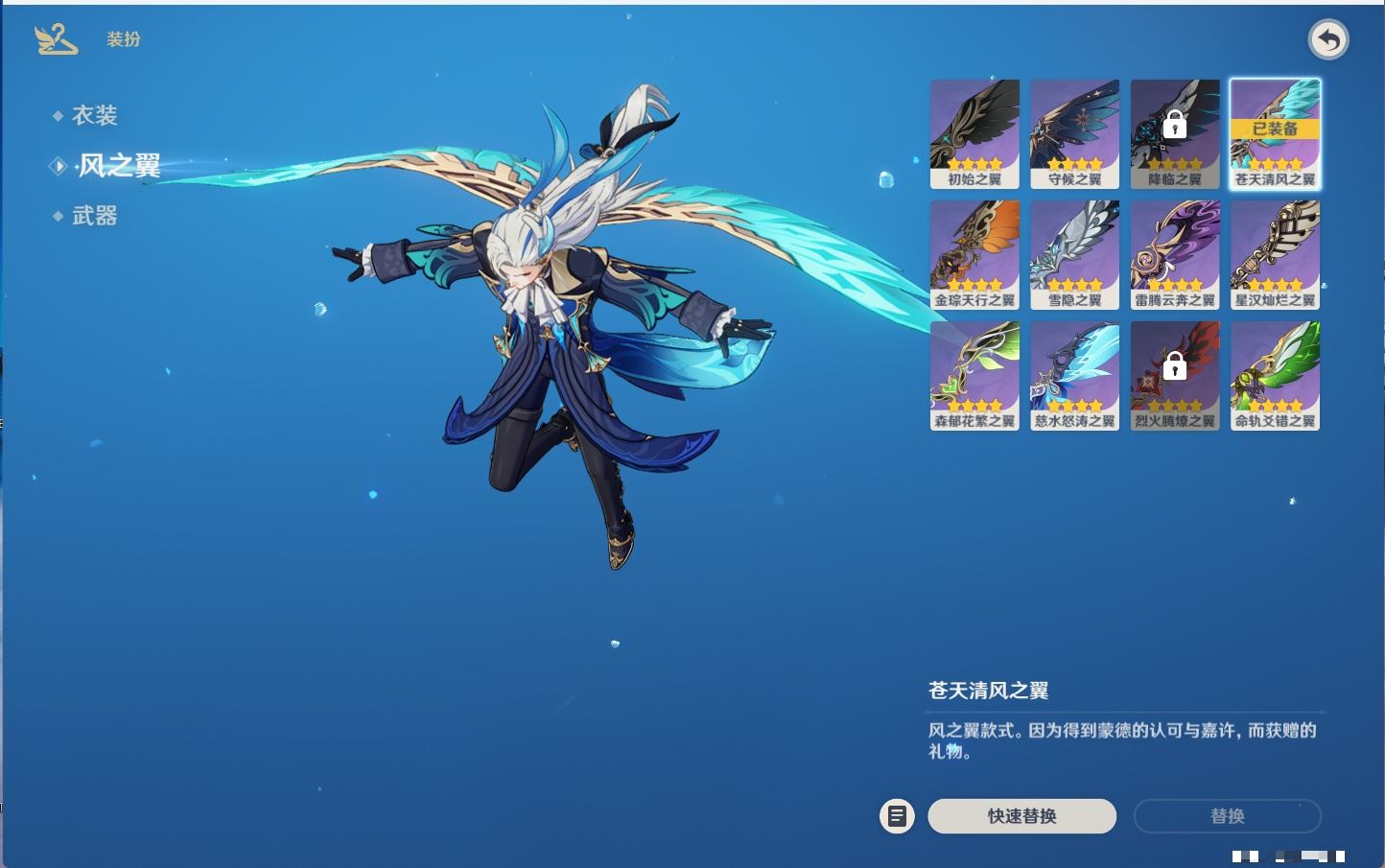
Task: Select the 雪隐之翼 glider
Action: [1074, 254]
